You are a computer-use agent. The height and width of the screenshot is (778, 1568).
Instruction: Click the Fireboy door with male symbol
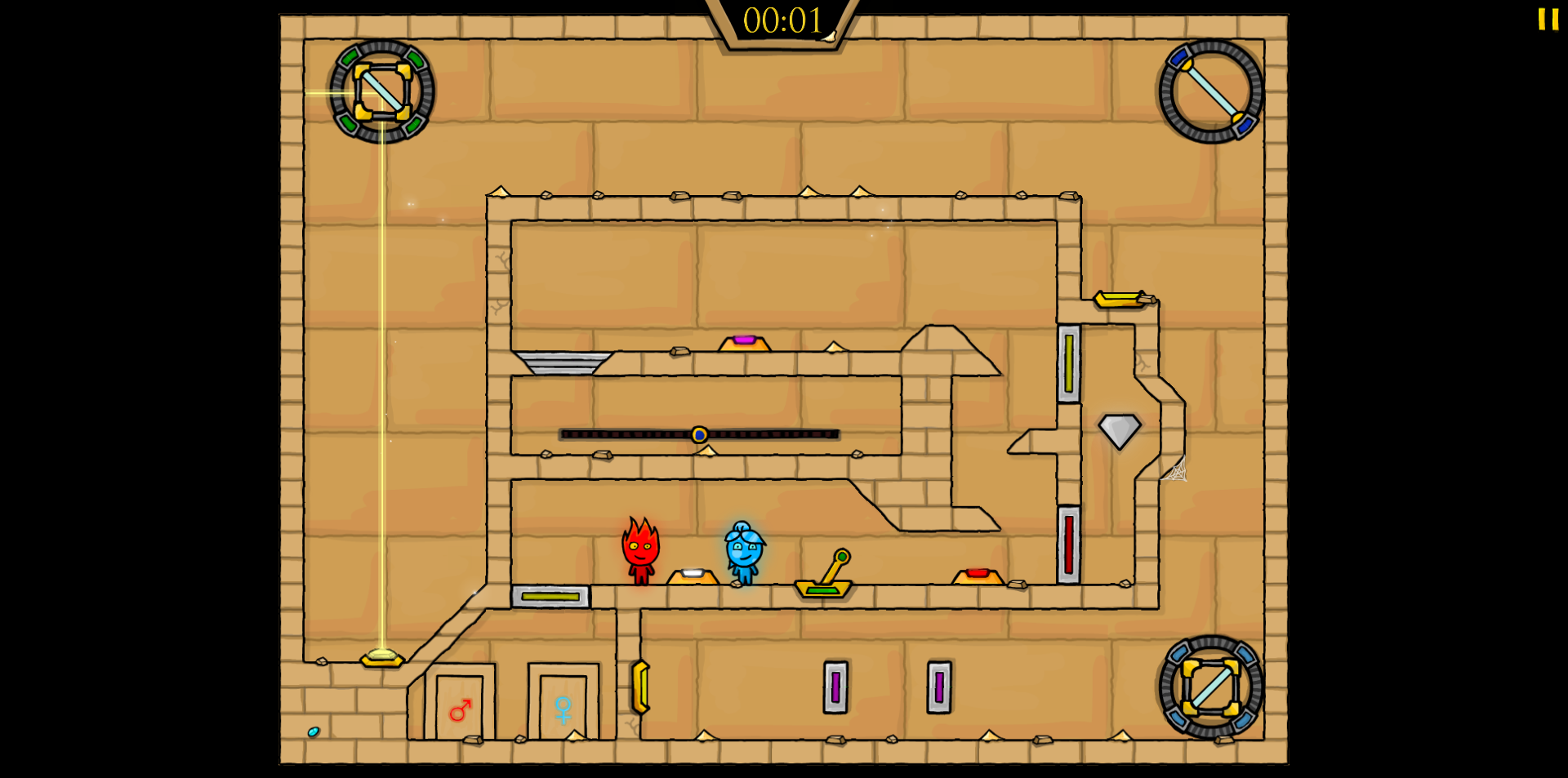click(x=459, y=709)
